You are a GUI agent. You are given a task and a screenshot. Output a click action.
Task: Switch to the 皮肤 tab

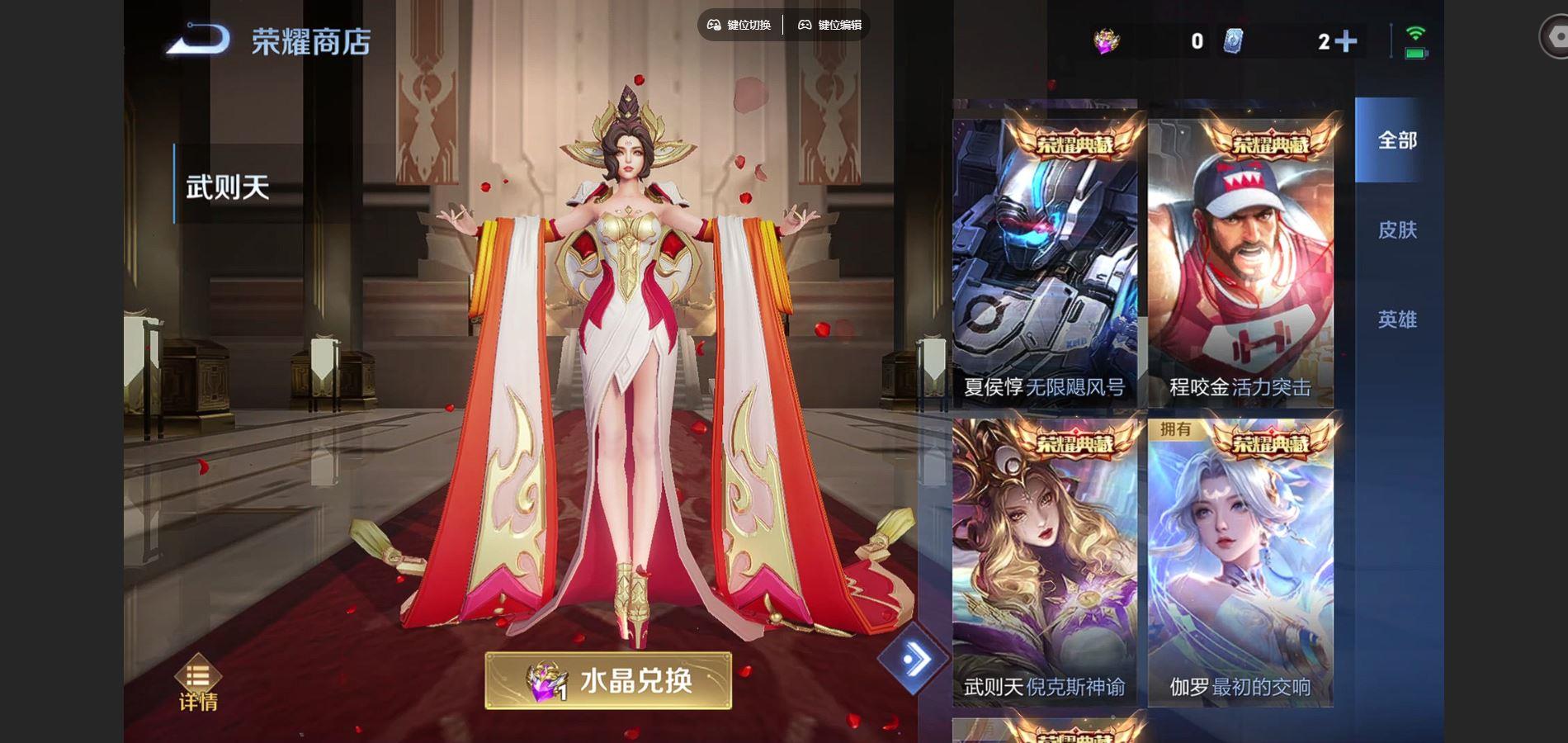[x=1396, y=231]
